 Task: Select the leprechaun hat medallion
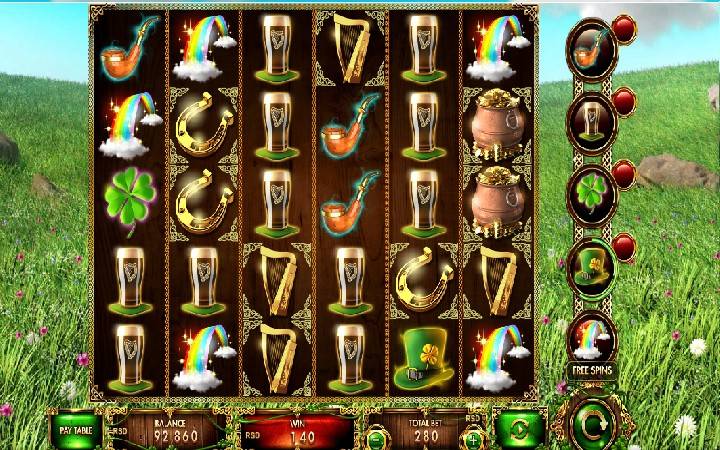[x=592, y=263]
